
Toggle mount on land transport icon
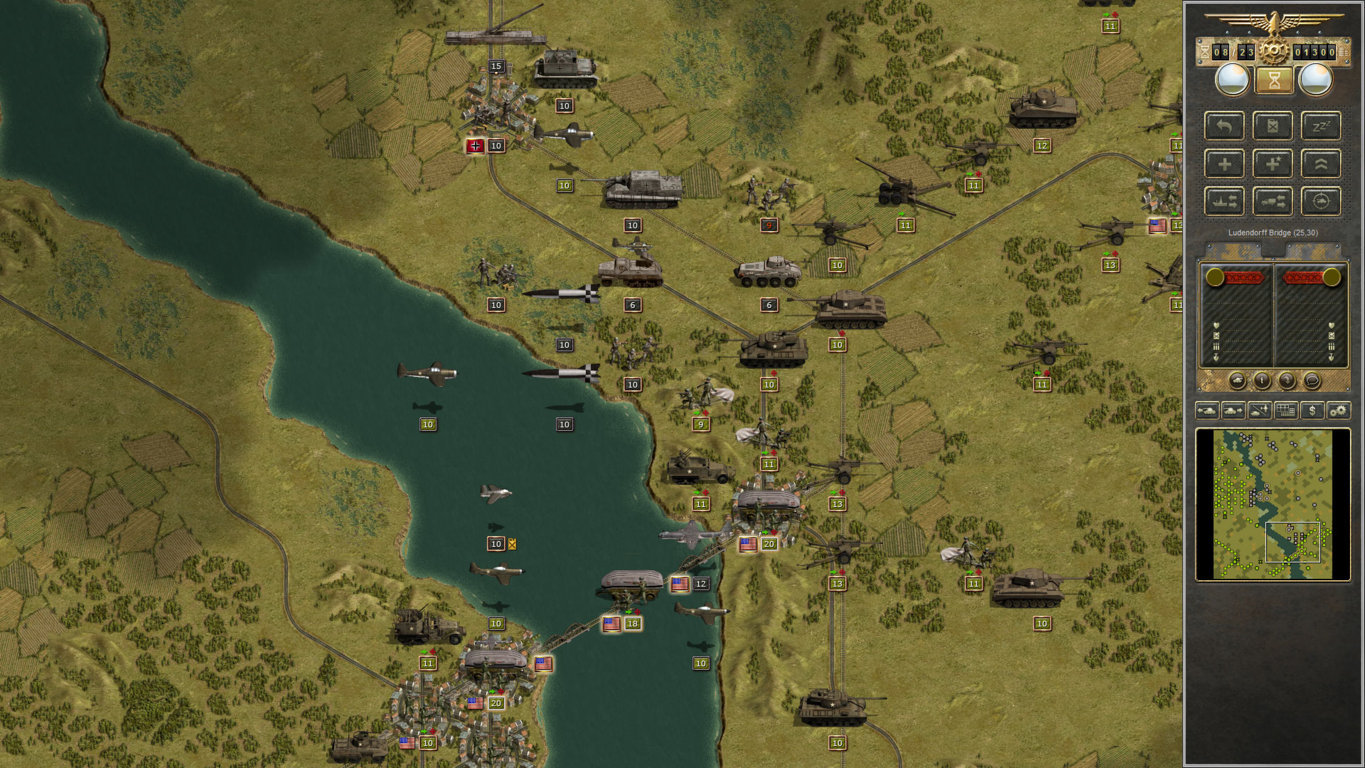coord(1273,201)
